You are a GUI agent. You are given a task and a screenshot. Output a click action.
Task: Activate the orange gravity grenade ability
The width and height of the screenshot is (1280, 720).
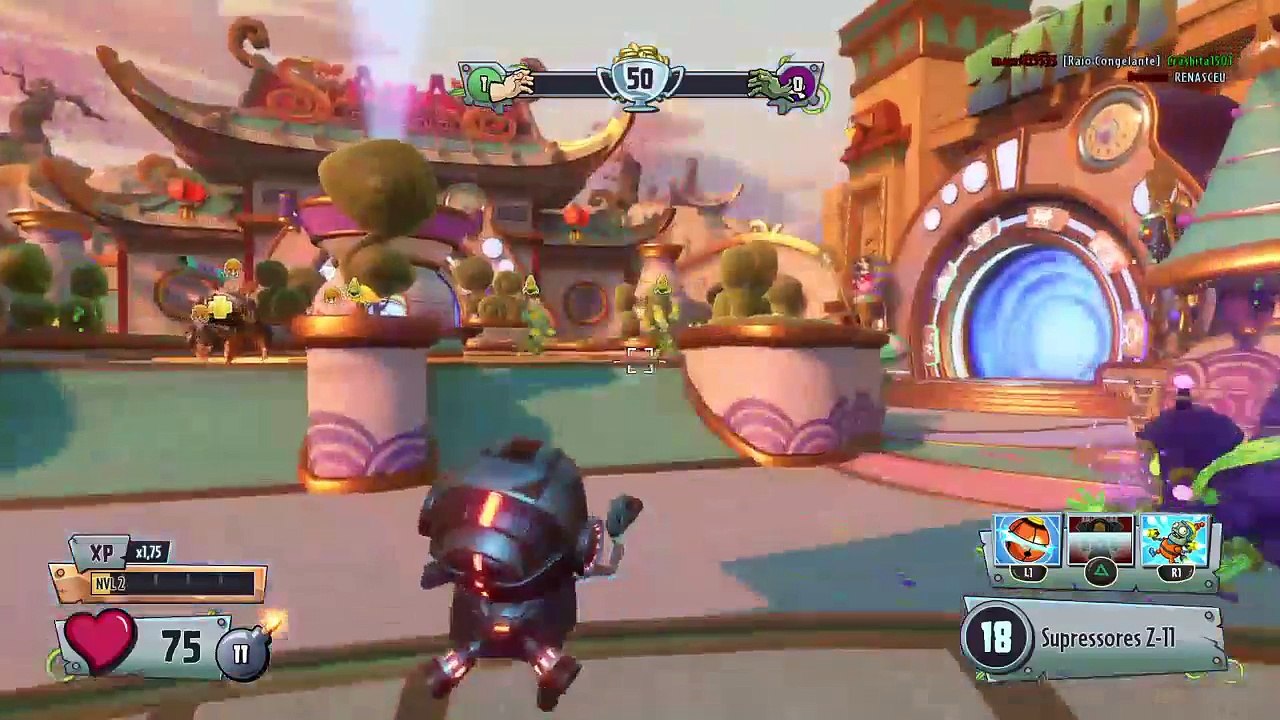click(1027, 541)
